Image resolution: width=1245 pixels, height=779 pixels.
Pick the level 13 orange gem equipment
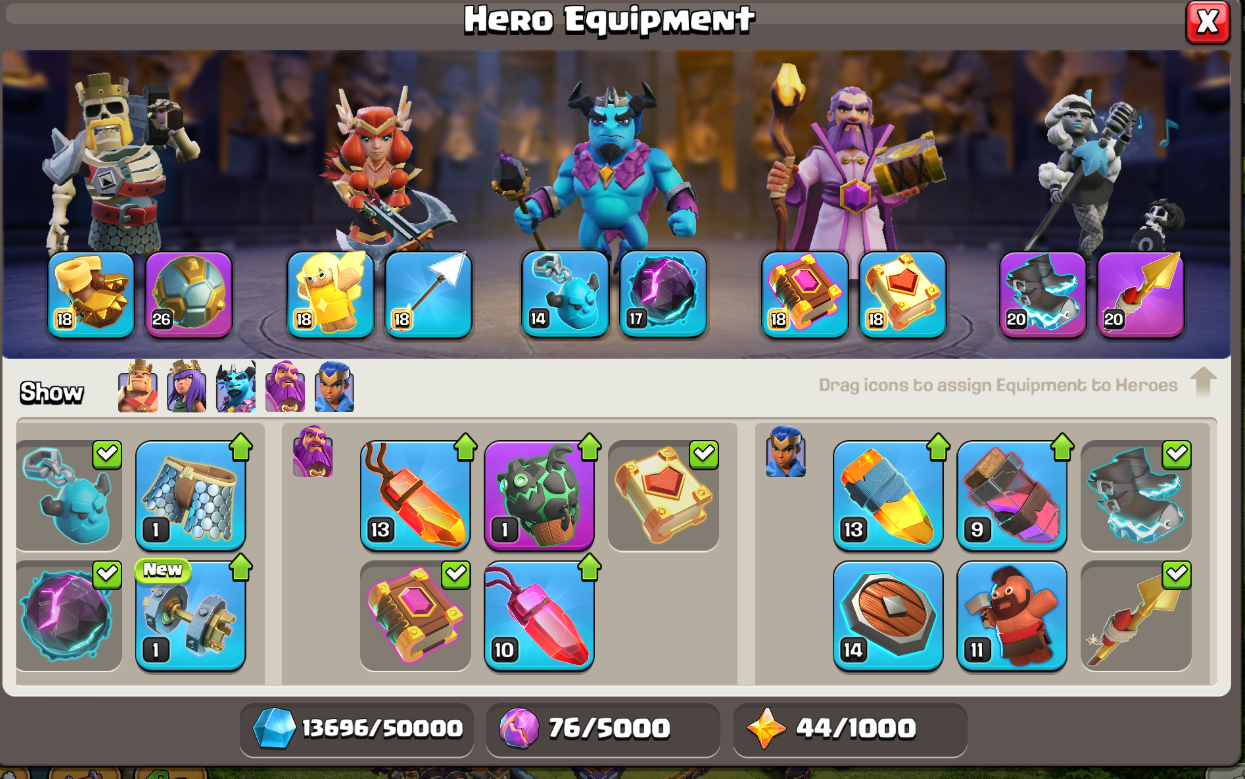coord(415,496)
